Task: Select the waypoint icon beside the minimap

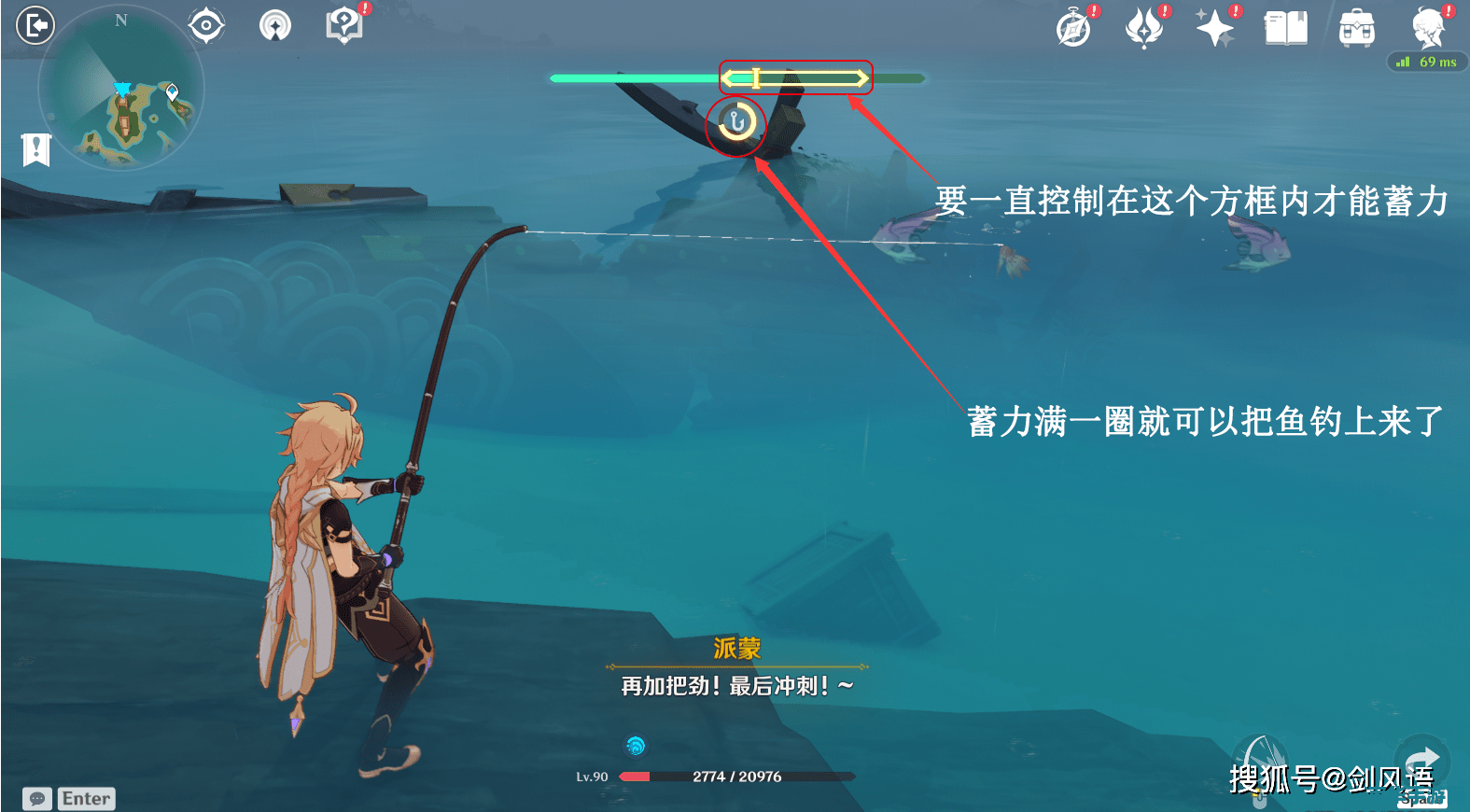Action: click(x=275, y=26)
